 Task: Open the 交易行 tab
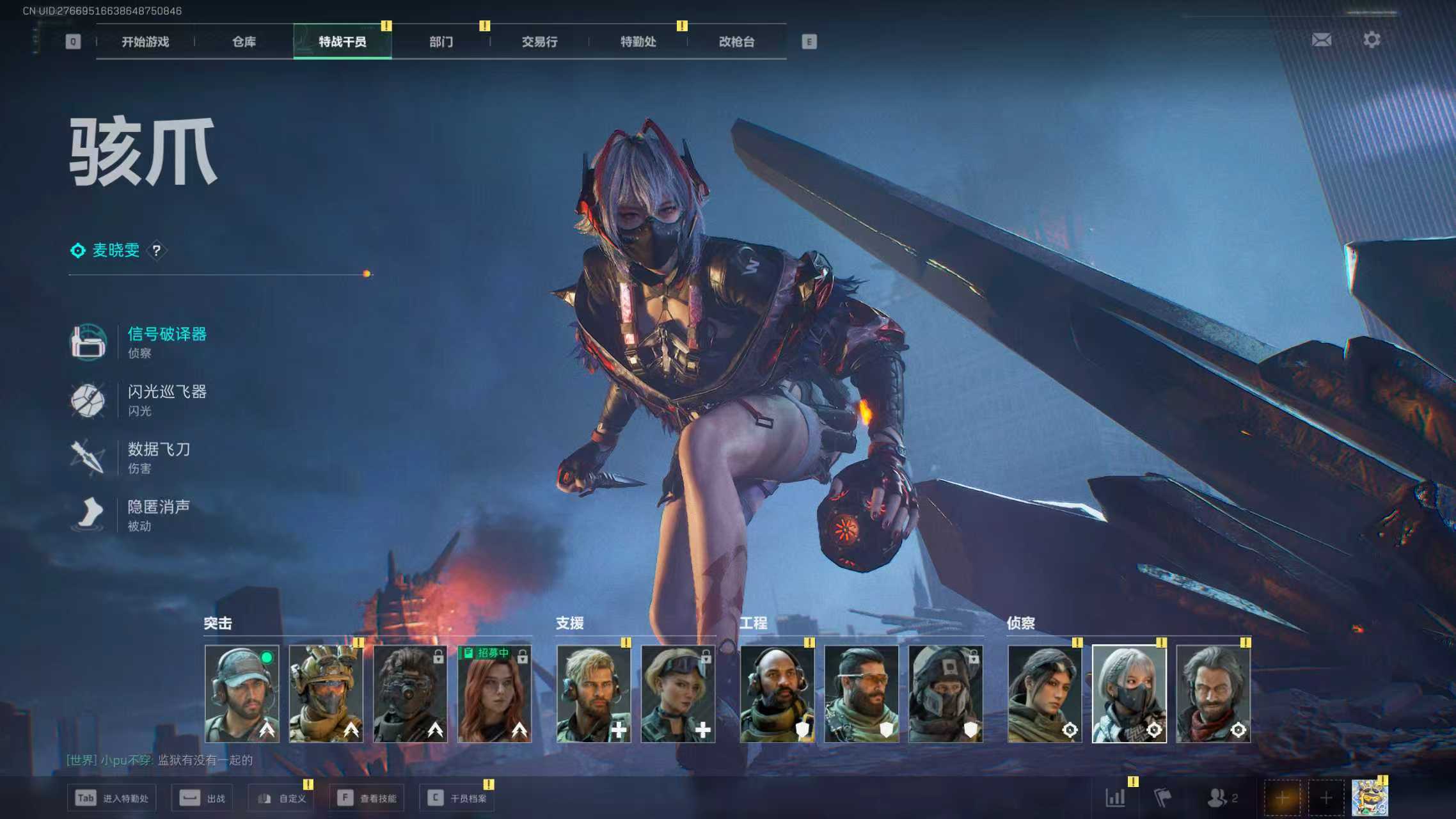point(539,42)
